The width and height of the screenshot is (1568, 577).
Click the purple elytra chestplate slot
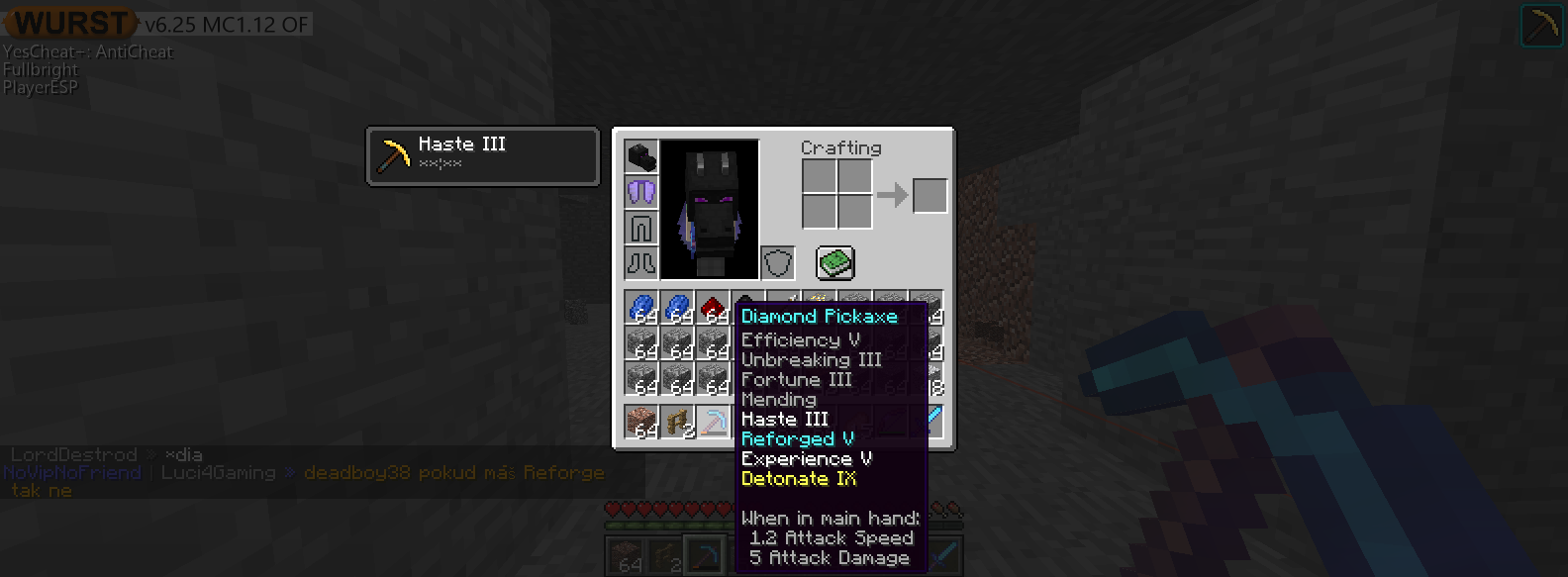point(641,192)
